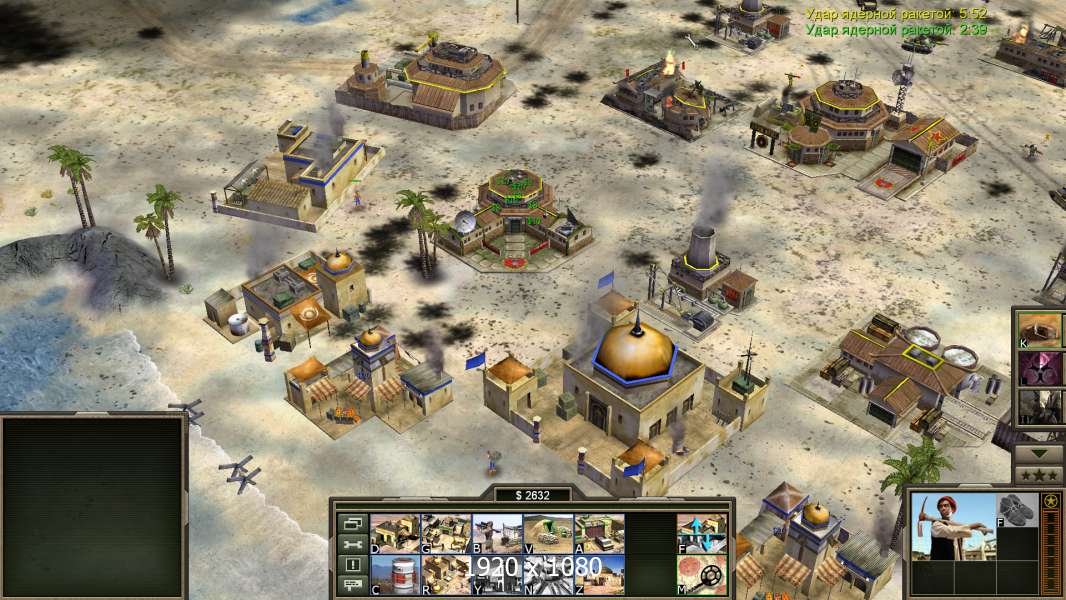Click the minimap radar panel
1066x600 pixels.
tap(94, 506)
